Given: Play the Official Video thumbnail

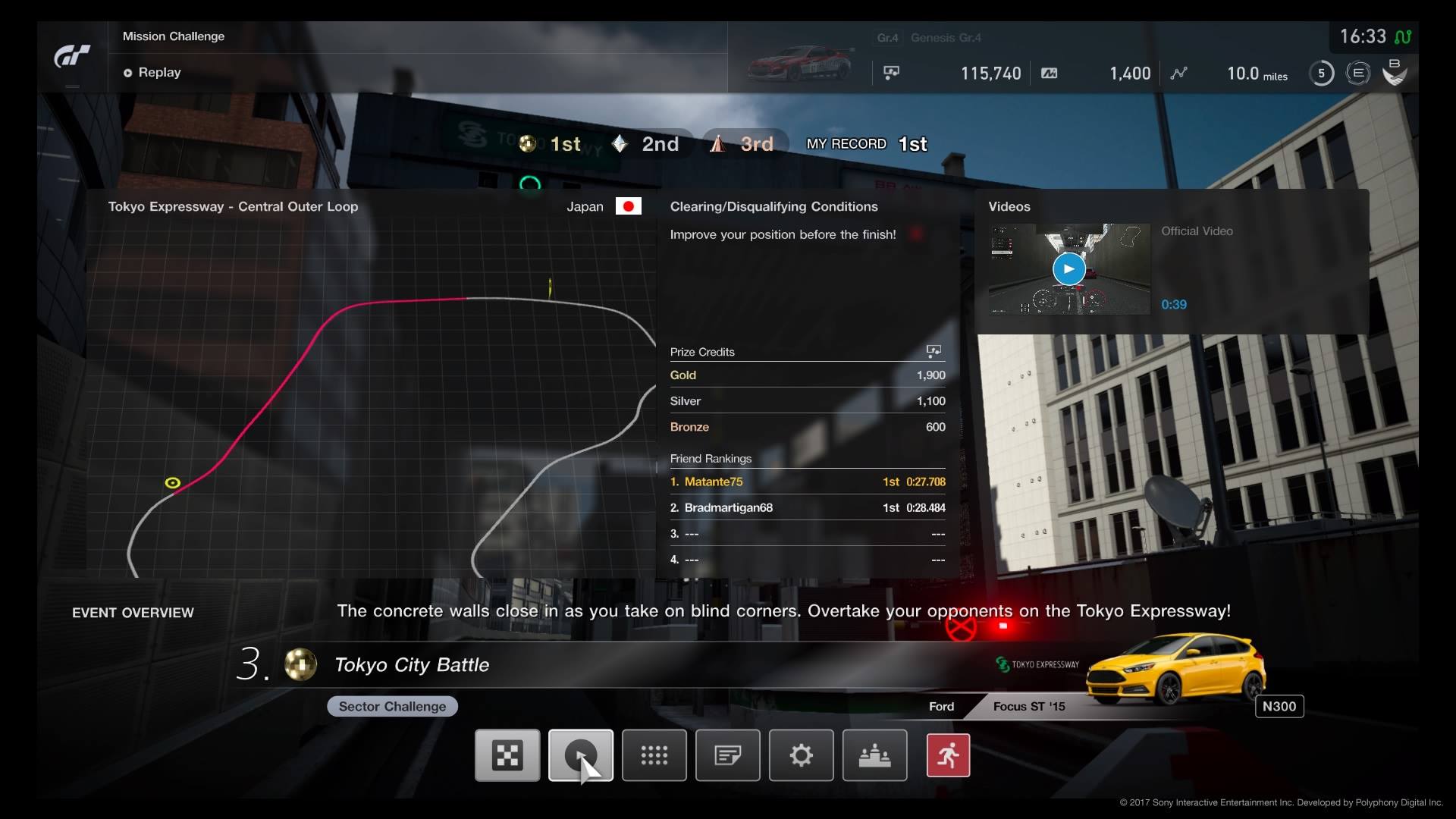Looking at the screenshot, I should 1069,269.
